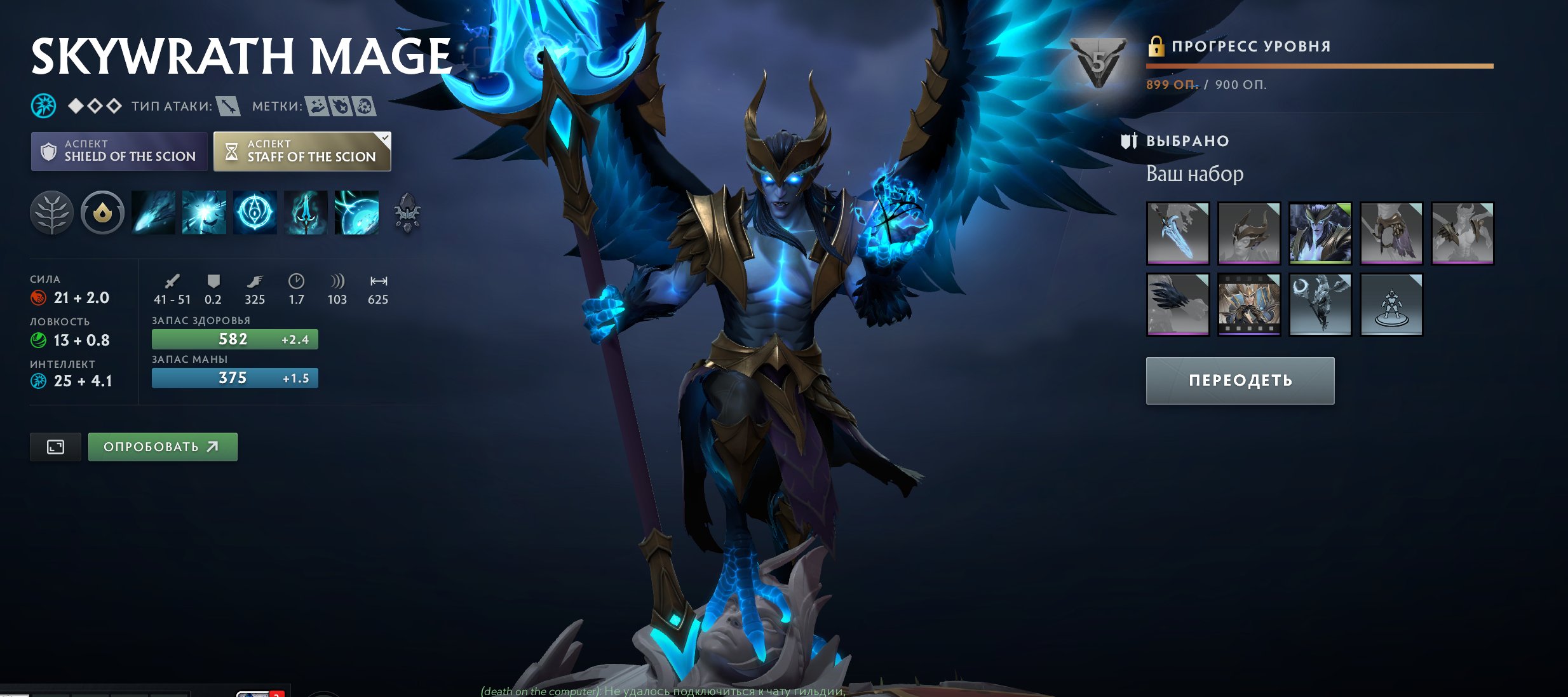Select the dagger weapon thumbnail in Ваш набор
This screenshot has height=697, width=1568.
pos(1177,233)
